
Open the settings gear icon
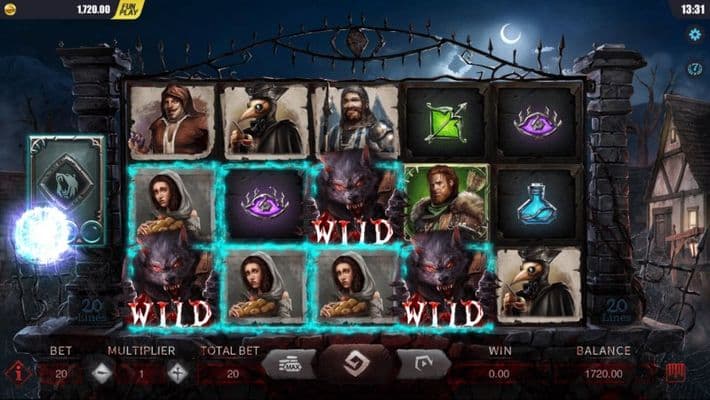point(694,32)
